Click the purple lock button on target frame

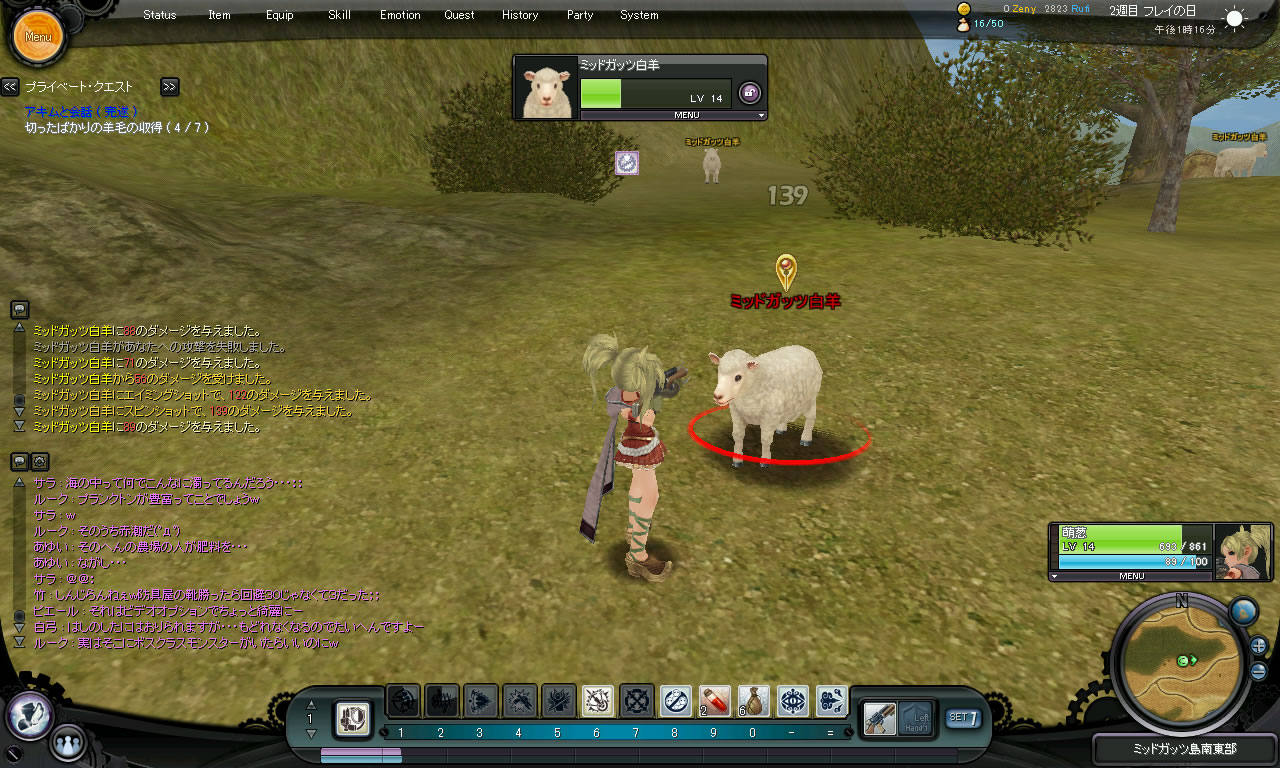point(749,94)
